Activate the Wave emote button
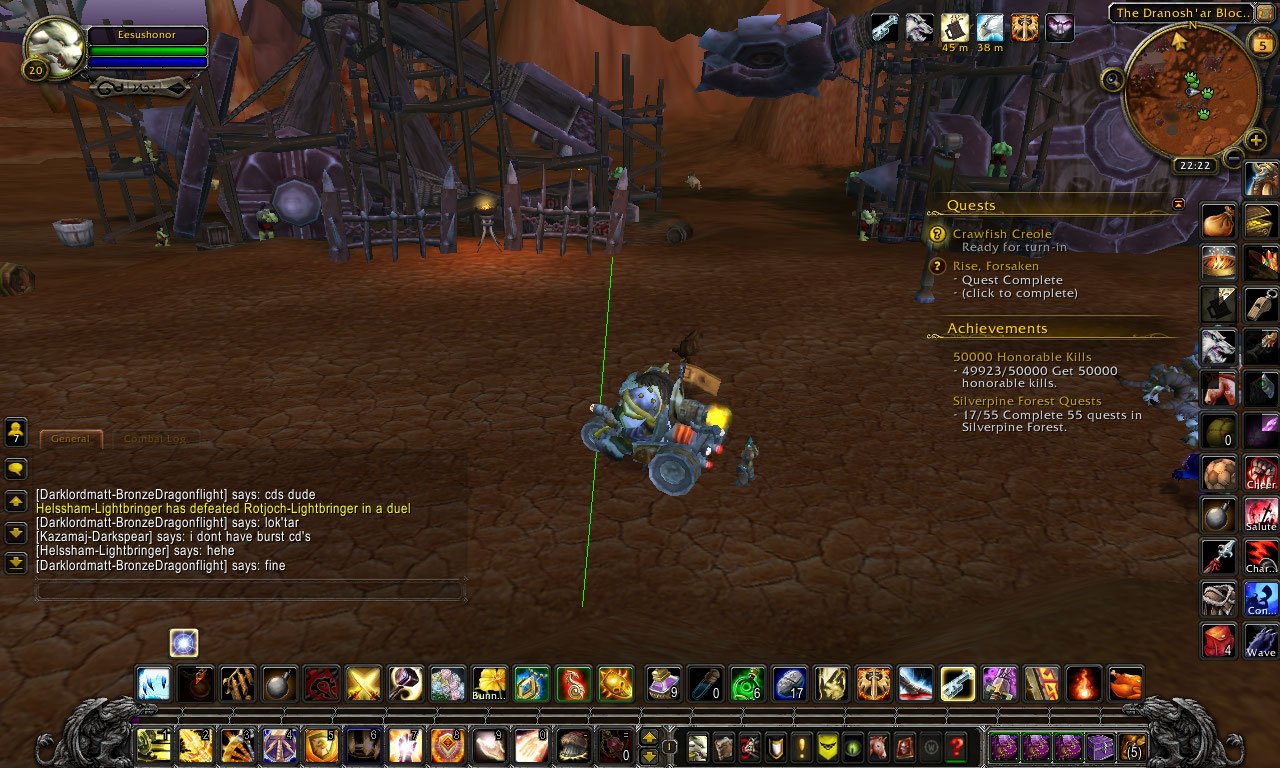The image size is (1280, 768). click(1261, 639)
